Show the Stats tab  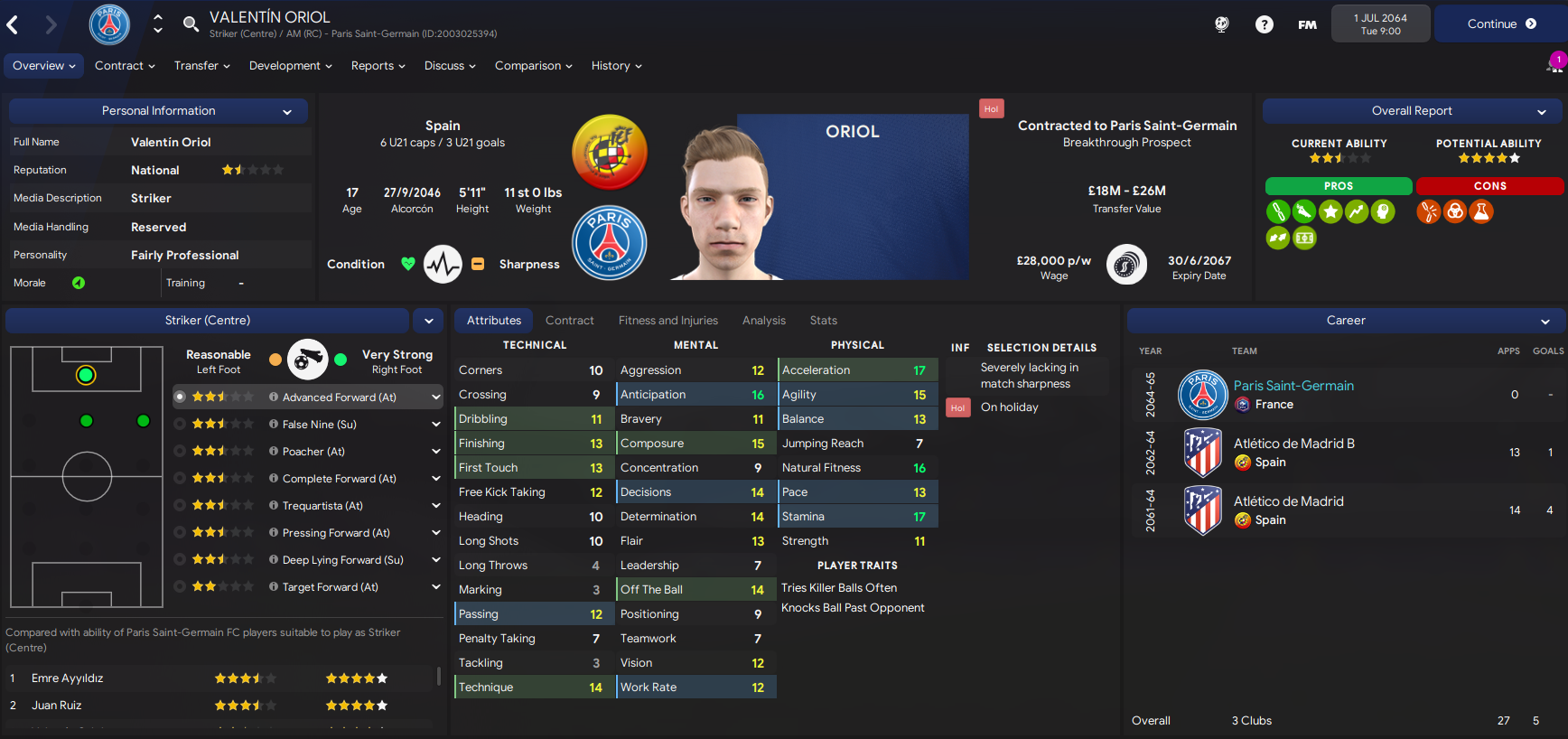tap(823, 321)
